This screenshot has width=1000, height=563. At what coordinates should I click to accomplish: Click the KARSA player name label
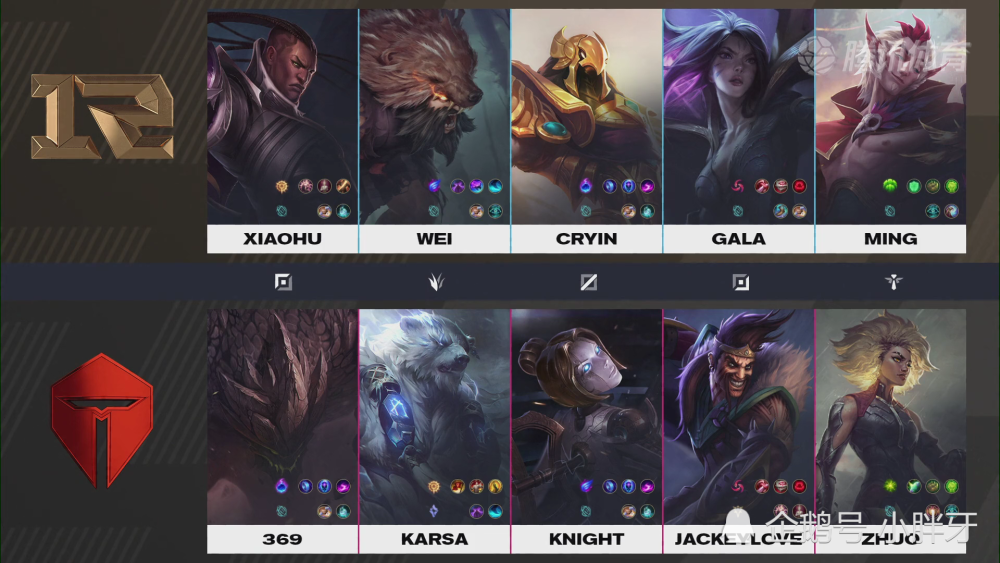click(434, 539)
